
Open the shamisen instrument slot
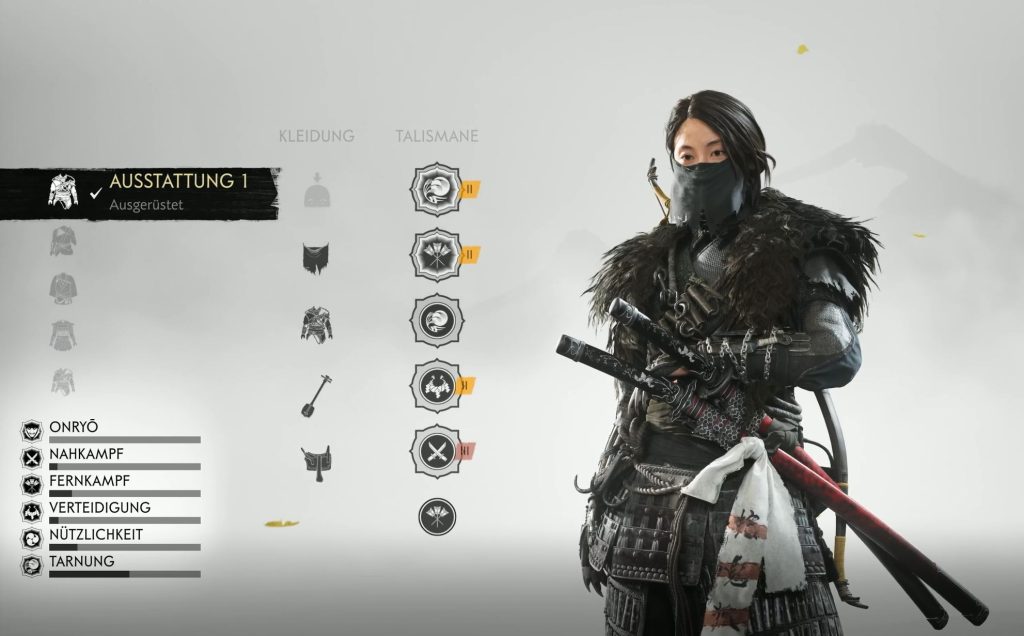tap(317, 394)
